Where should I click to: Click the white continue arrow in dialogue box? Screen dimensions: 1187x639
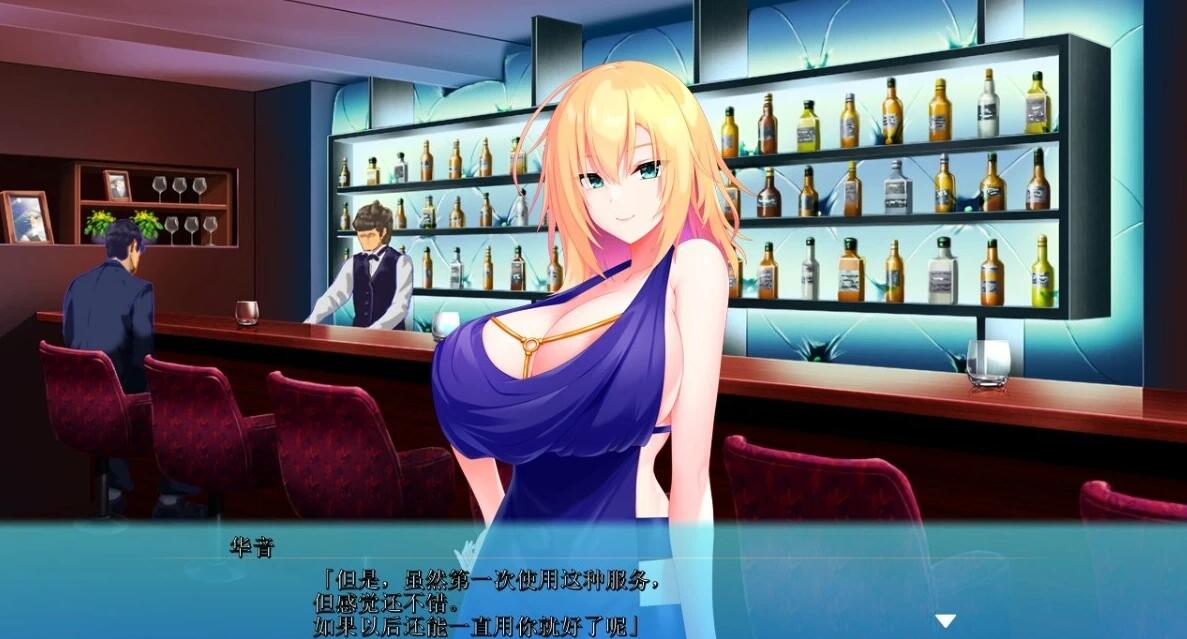945,621
